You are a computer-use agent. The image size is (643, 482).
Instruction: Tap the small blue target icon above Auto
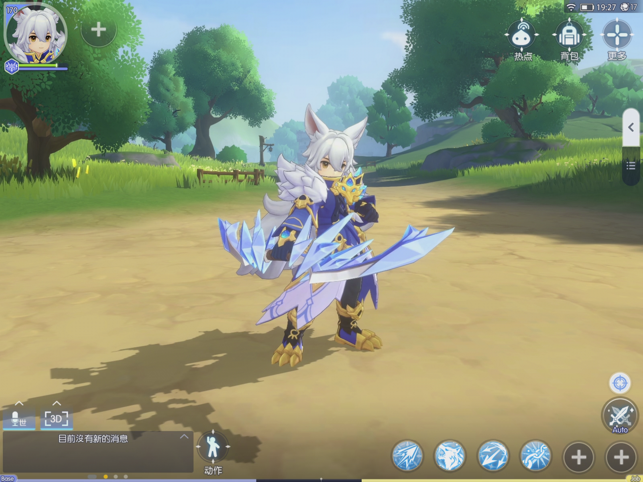pyautogui.click(x=620, y=383)
